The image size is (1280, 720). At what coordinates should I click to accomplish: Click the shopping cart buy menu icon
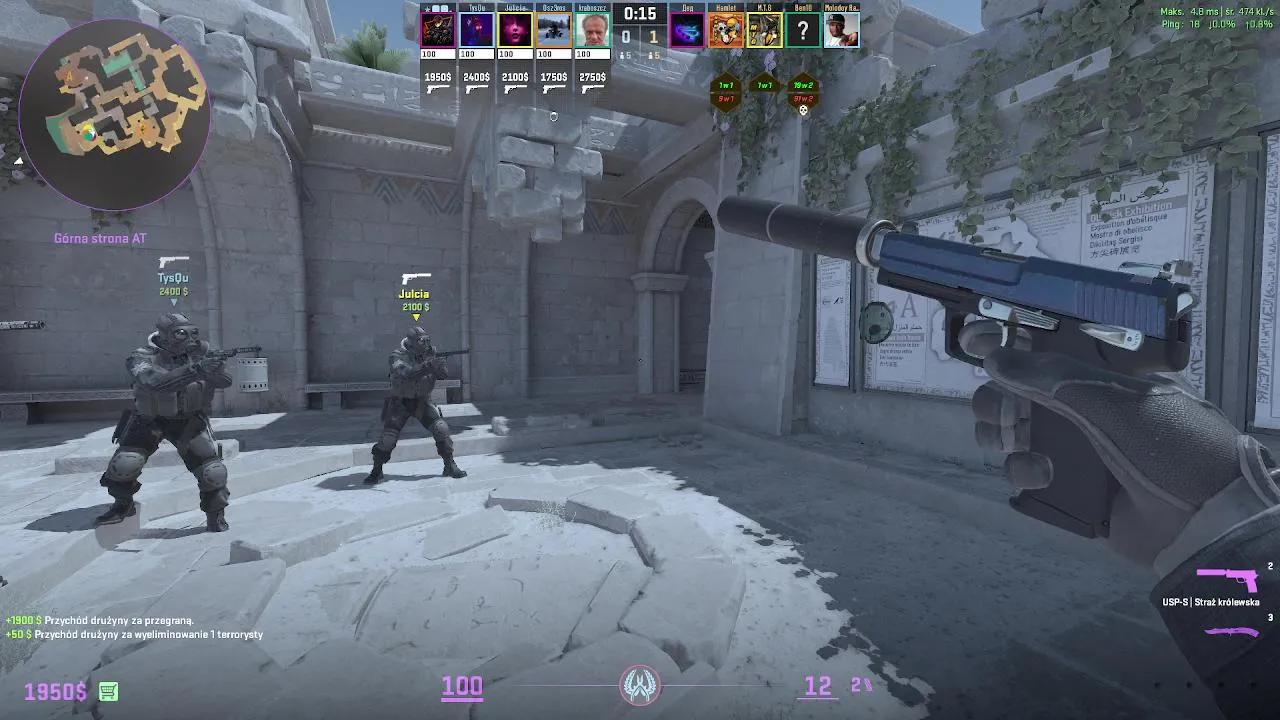coord(110,690)
